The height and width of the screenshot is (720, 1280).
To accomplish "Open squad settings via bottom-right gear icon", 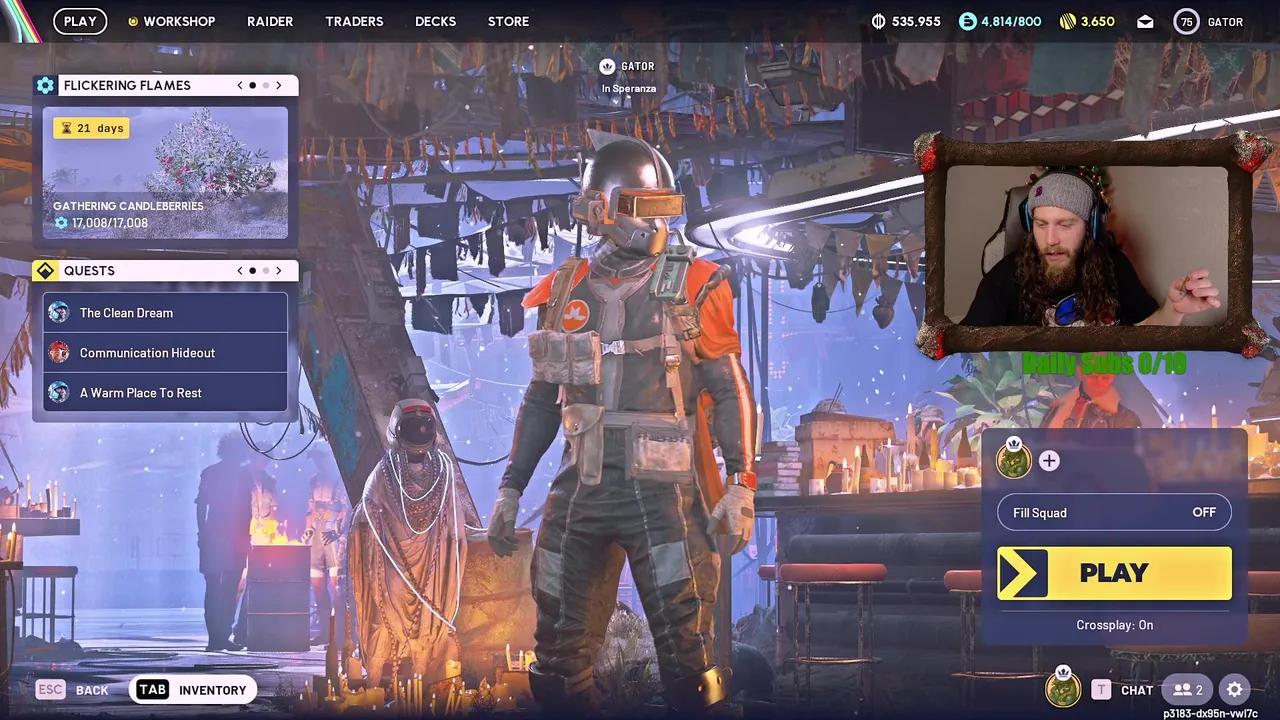I will point(1235,690).
